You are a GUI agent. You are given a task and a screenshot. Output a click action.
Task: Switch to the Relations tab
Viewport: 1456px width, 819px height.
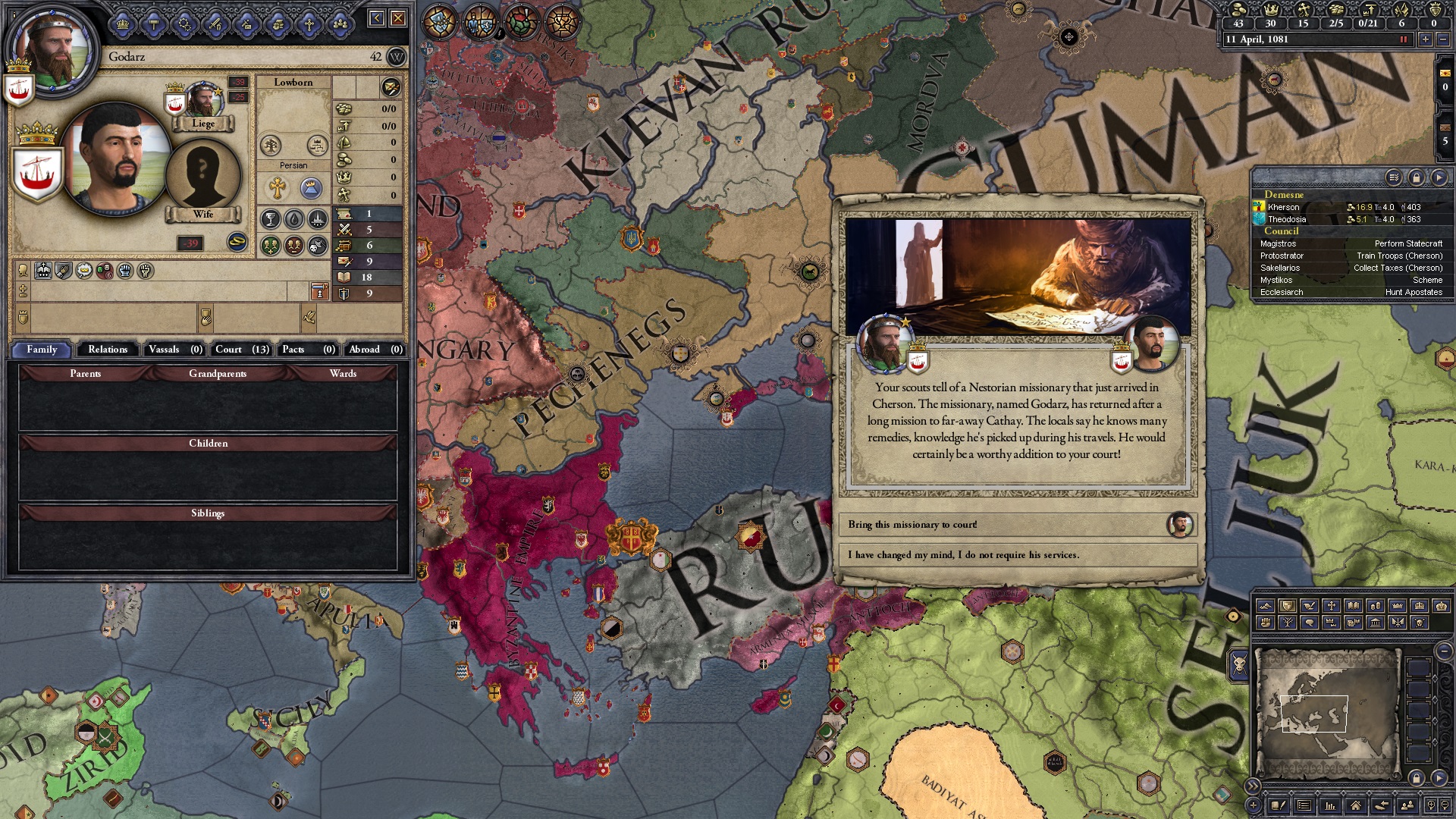tap(108, 350)
